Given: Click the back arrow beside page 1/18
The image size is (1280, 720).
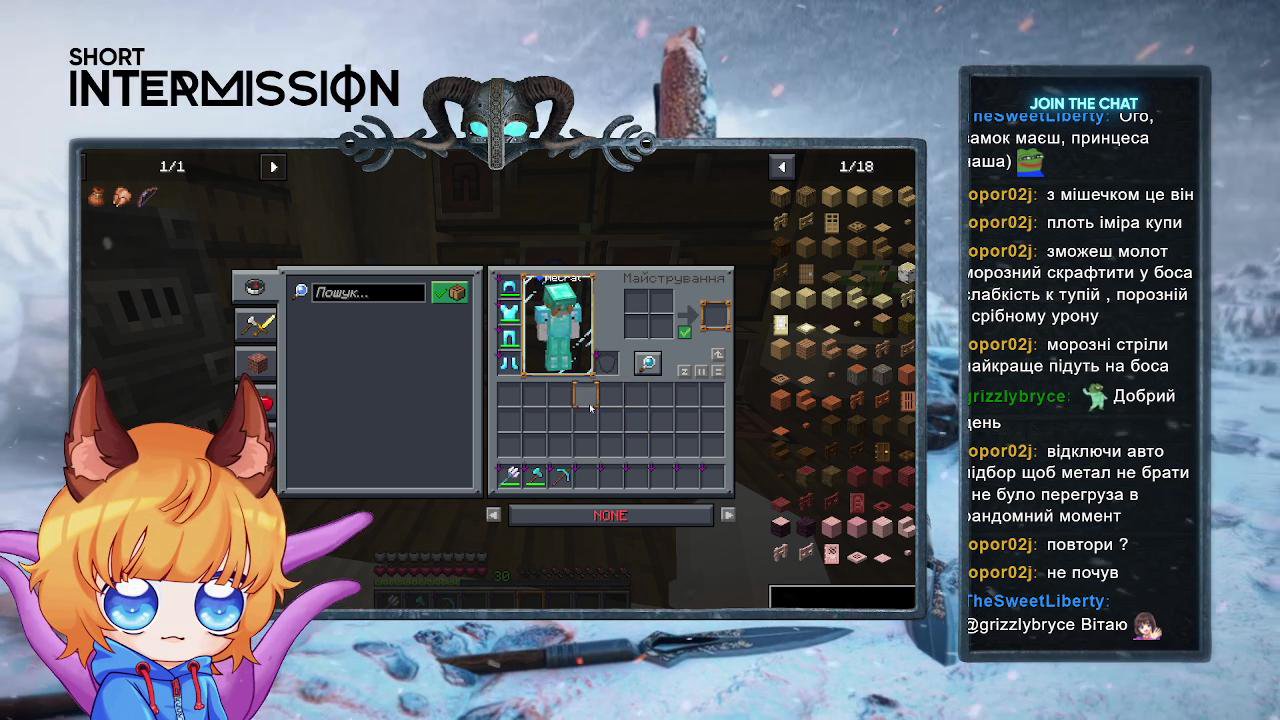Looking at the screenshot, I should point(782,166).
